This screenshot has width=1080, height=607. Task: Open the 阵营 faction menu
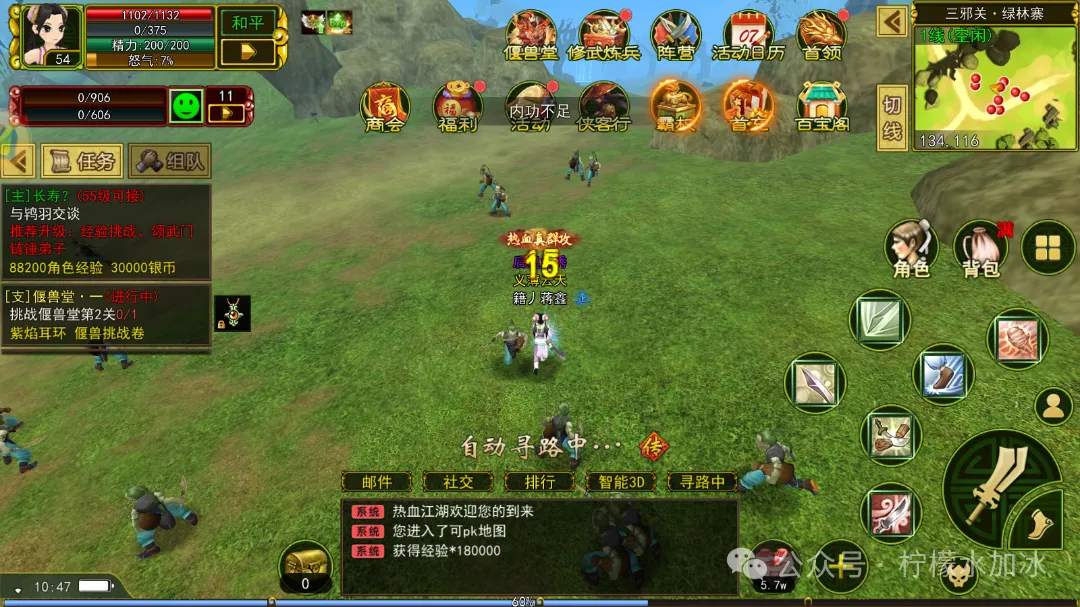tap(675, 36)
